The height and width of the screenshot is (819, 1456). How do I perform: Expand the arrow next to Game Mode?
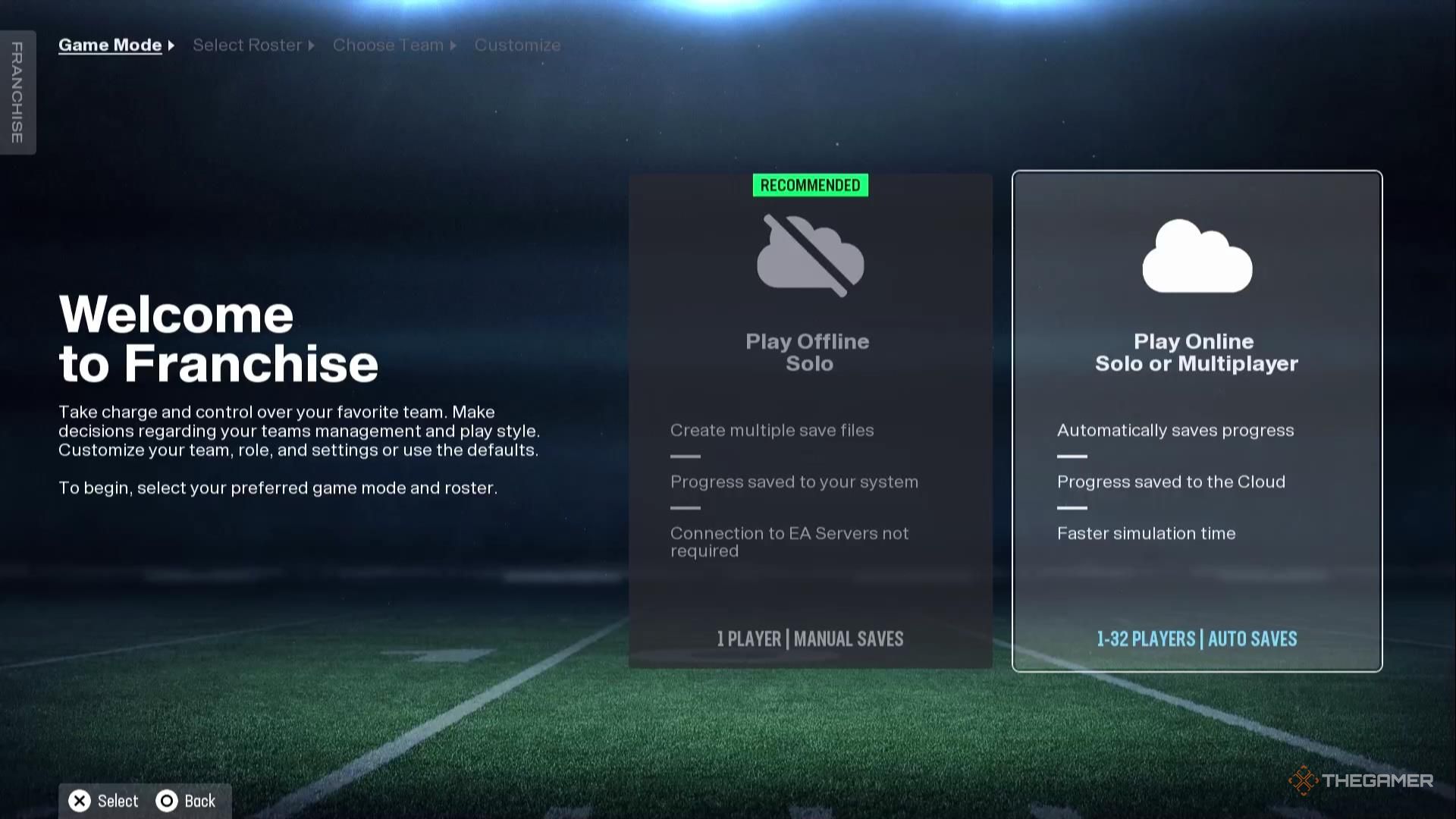pos(172,45)
